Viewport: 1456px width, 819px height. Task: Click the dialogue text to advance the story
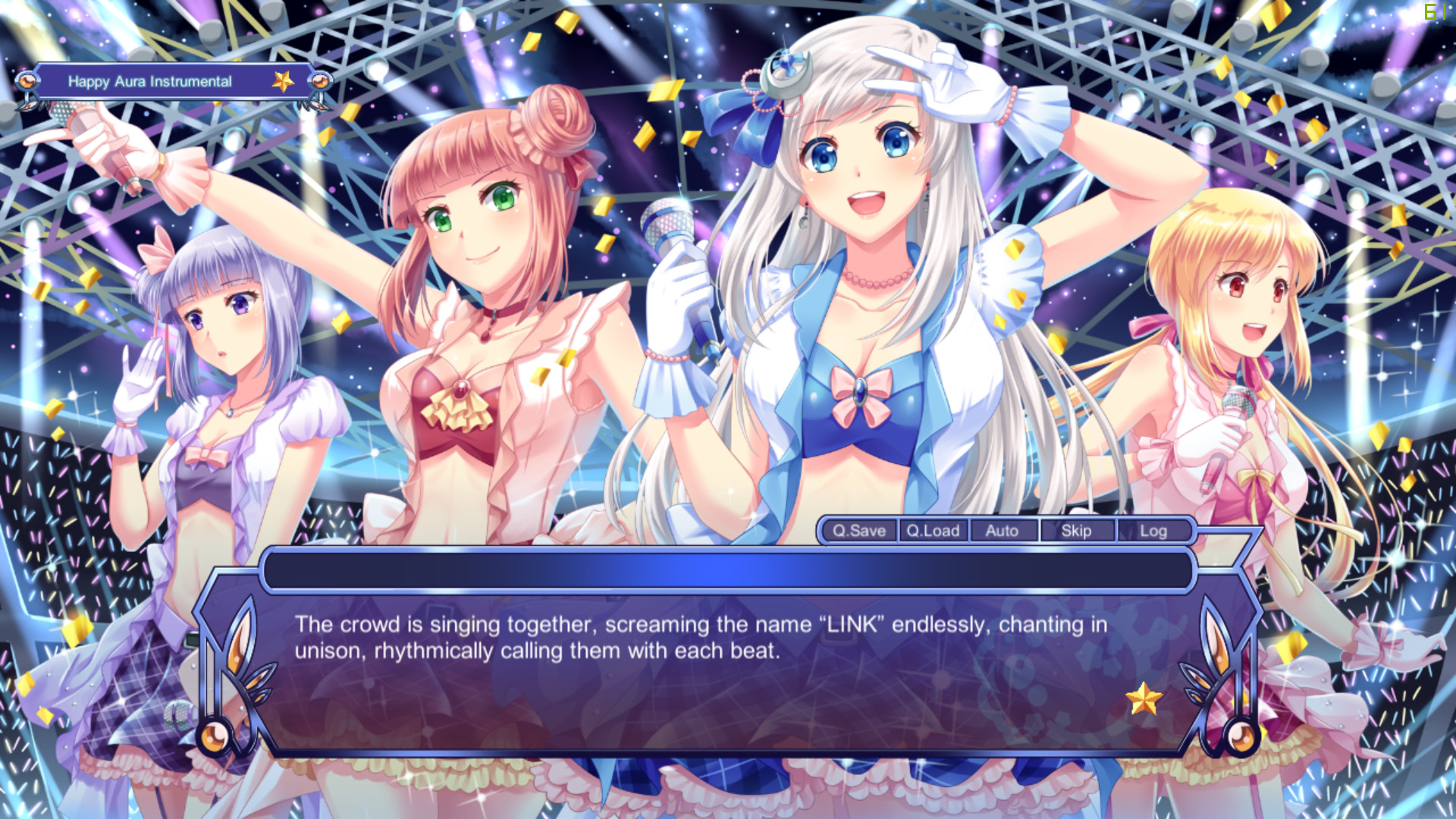(x=698, y=637)
